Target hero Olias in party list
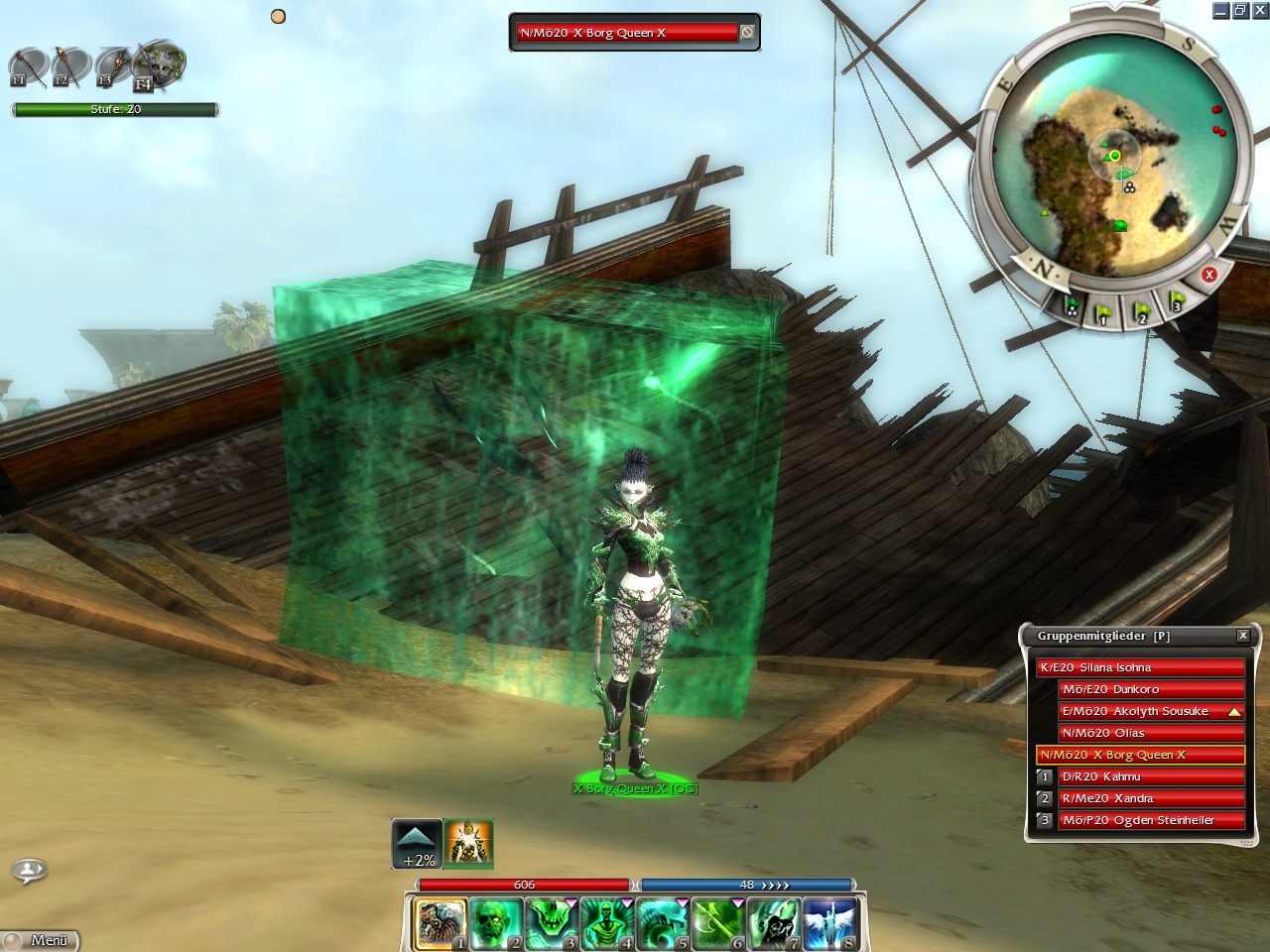 [1151, 733]
